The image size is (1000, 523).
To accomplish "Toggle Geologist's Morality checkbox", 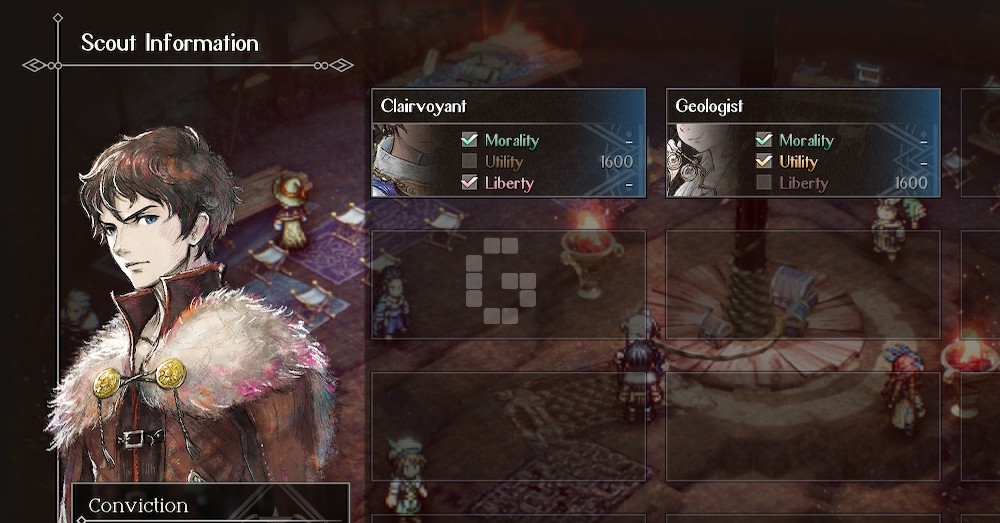I will tap(764, 141).
